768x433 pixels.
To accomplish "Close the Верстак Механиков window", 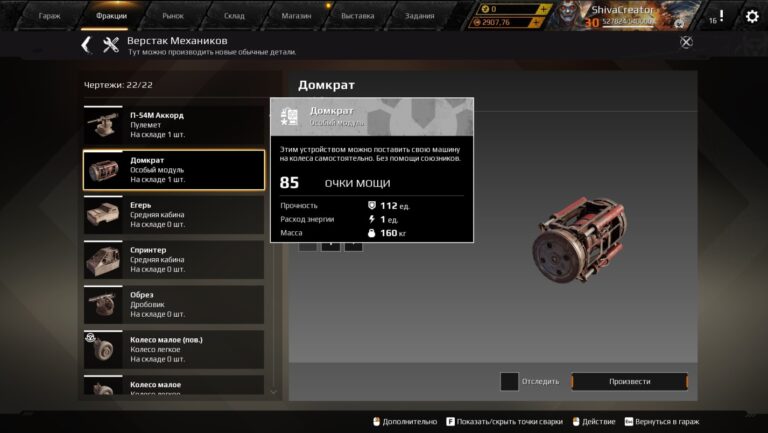I will pos(686,42).
